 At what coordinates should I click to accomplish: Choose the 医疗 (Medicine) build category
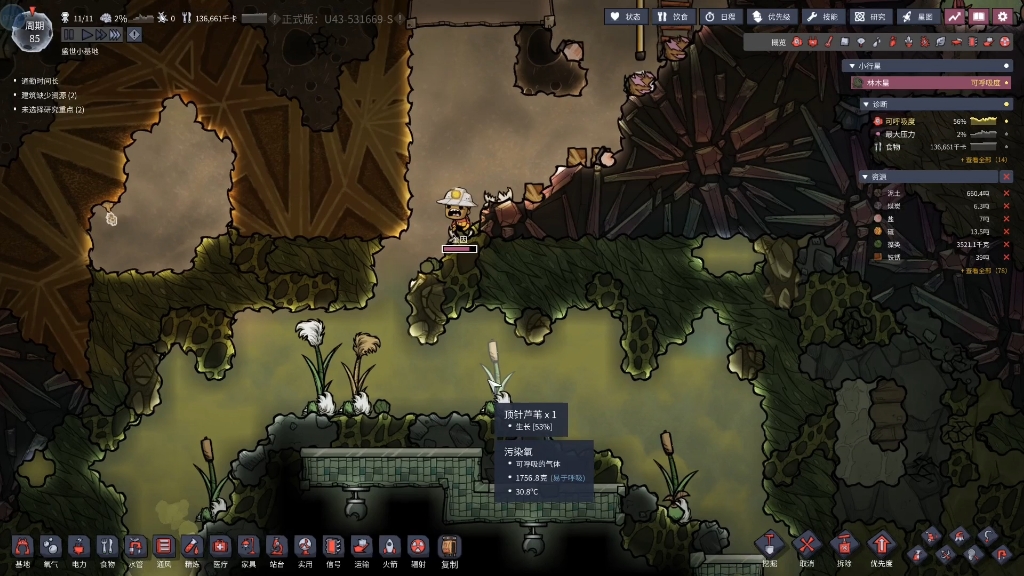(x=220, y=548)
